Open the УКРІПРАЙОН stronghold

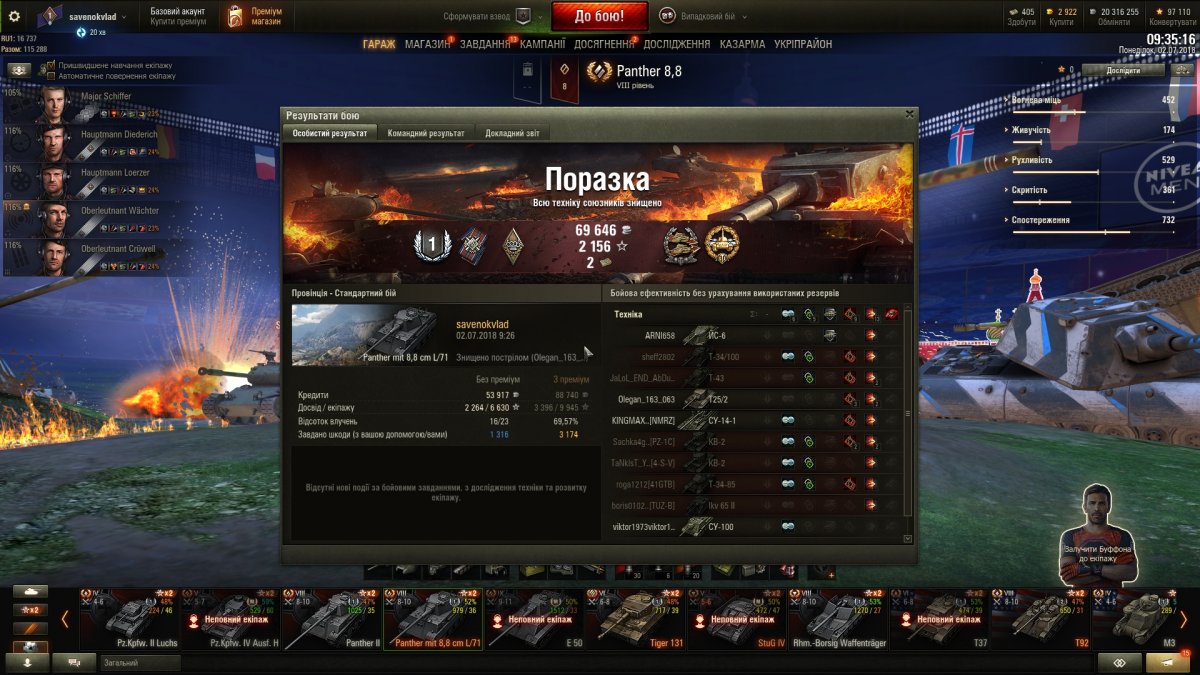coord(802,44)
